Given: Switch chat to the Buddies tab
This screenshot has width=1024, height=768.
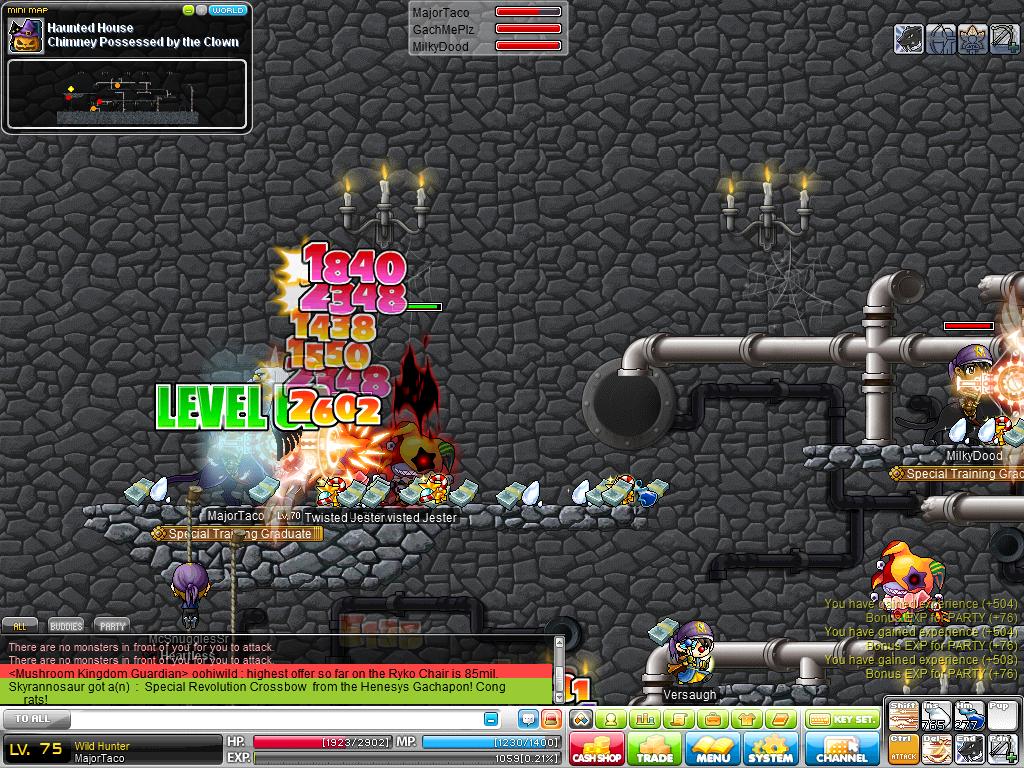Looking at the screenshot, I should [x=66, y=626].
